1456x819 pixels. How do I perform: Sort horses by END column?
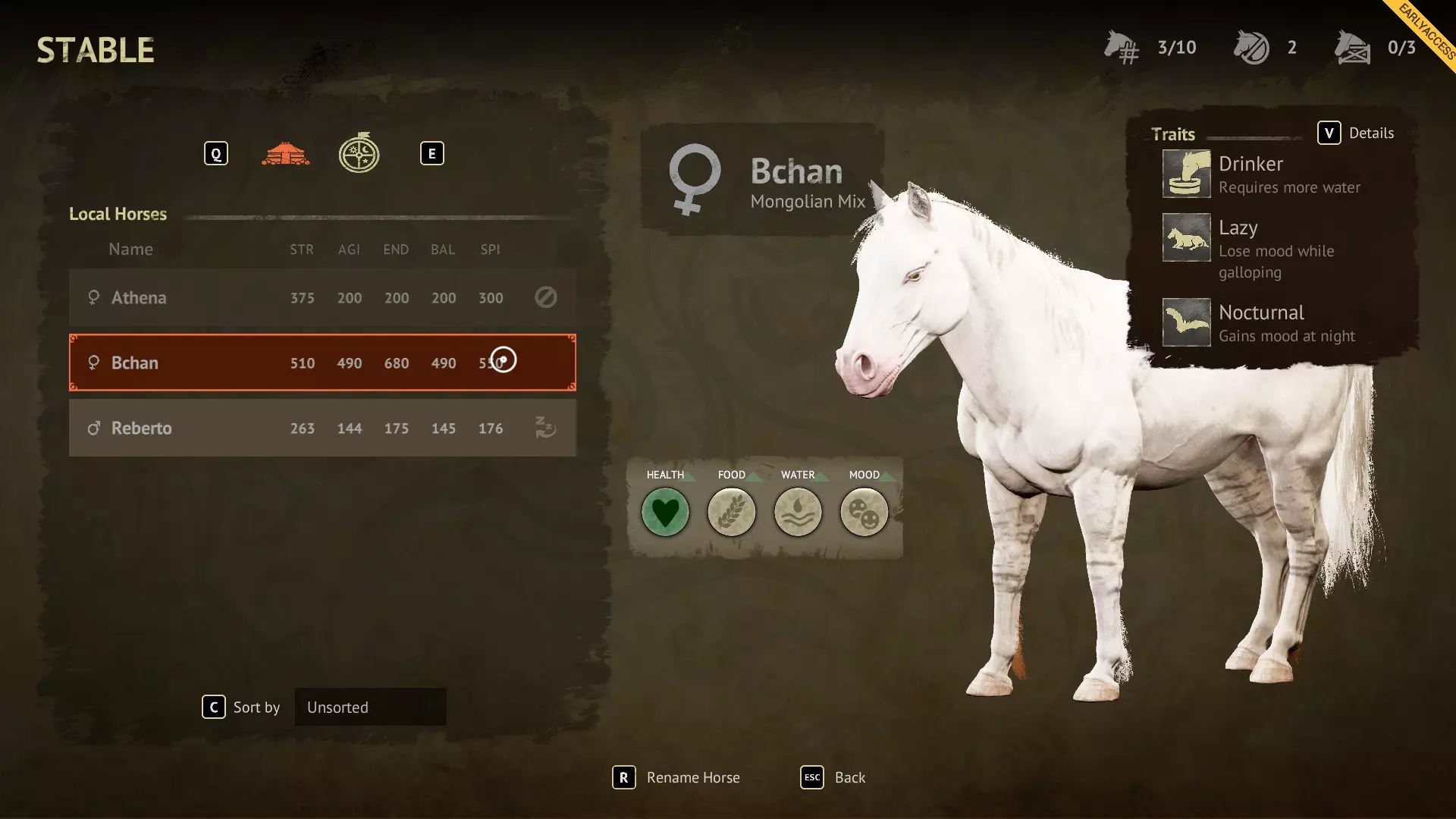396,249
